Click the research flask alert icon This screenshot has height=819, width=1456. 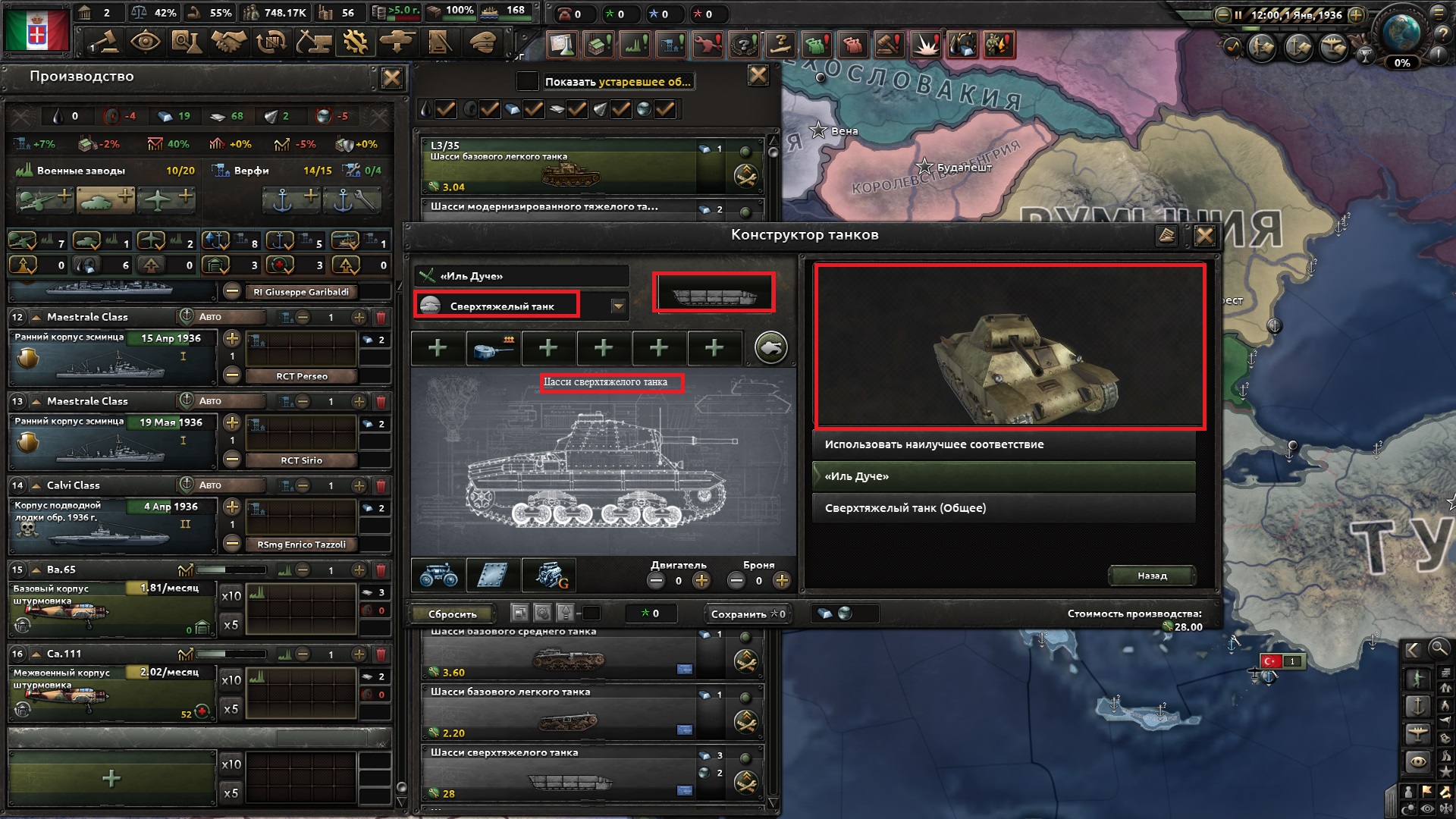tap(561, 45)
